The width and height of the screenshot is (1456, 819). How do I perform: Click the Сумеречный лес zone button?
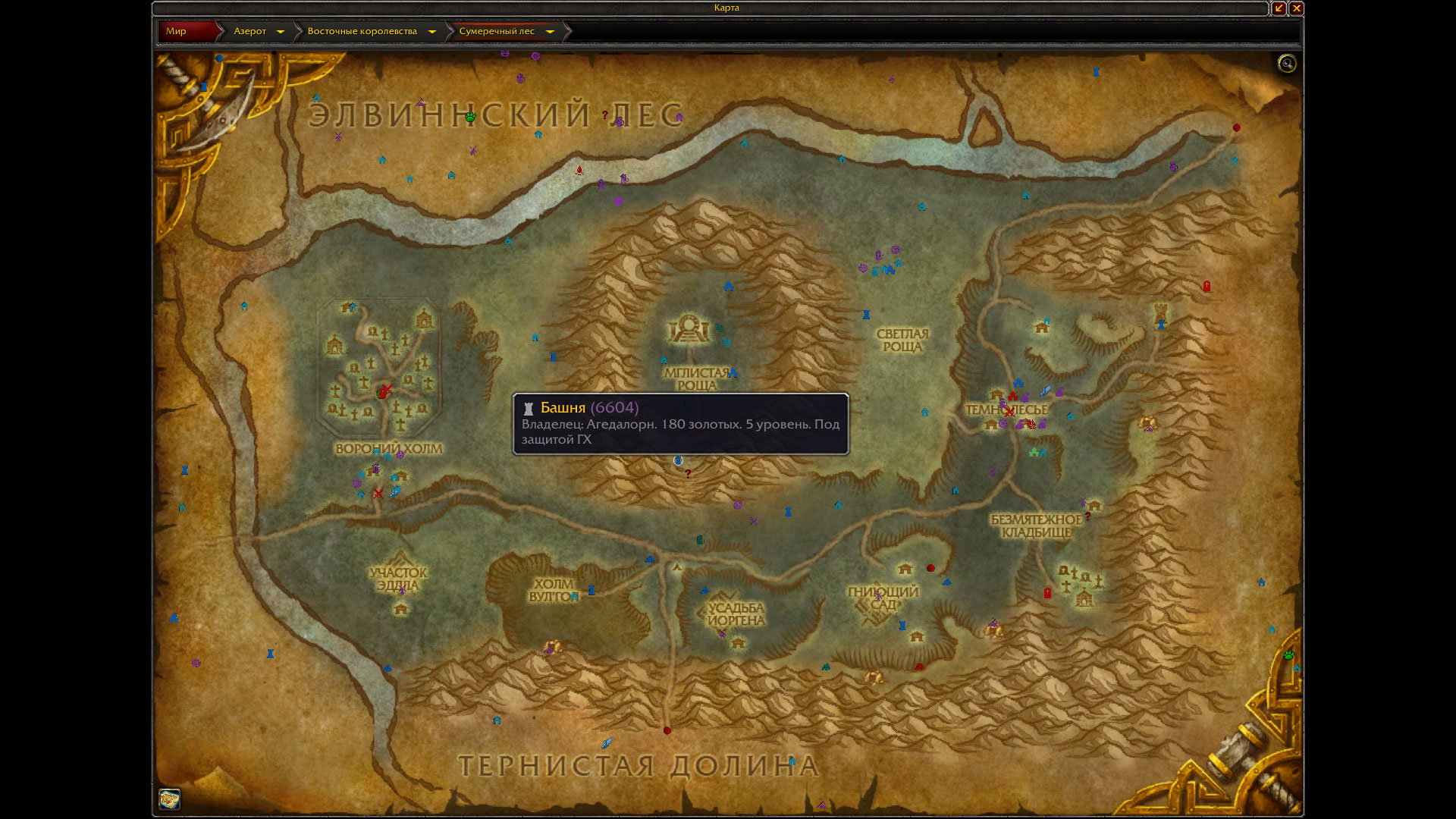497,31
